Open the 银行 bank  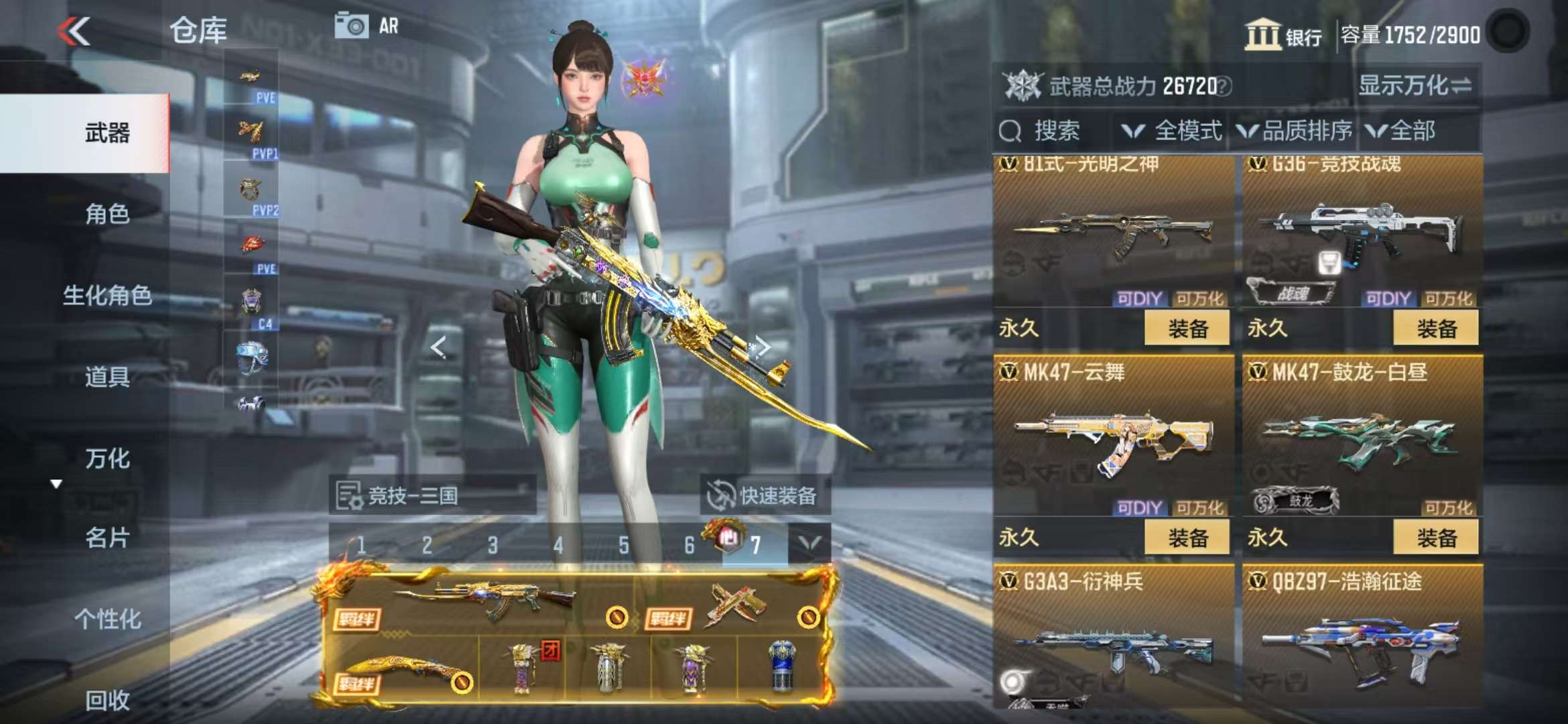click(x=1283, y=35)
